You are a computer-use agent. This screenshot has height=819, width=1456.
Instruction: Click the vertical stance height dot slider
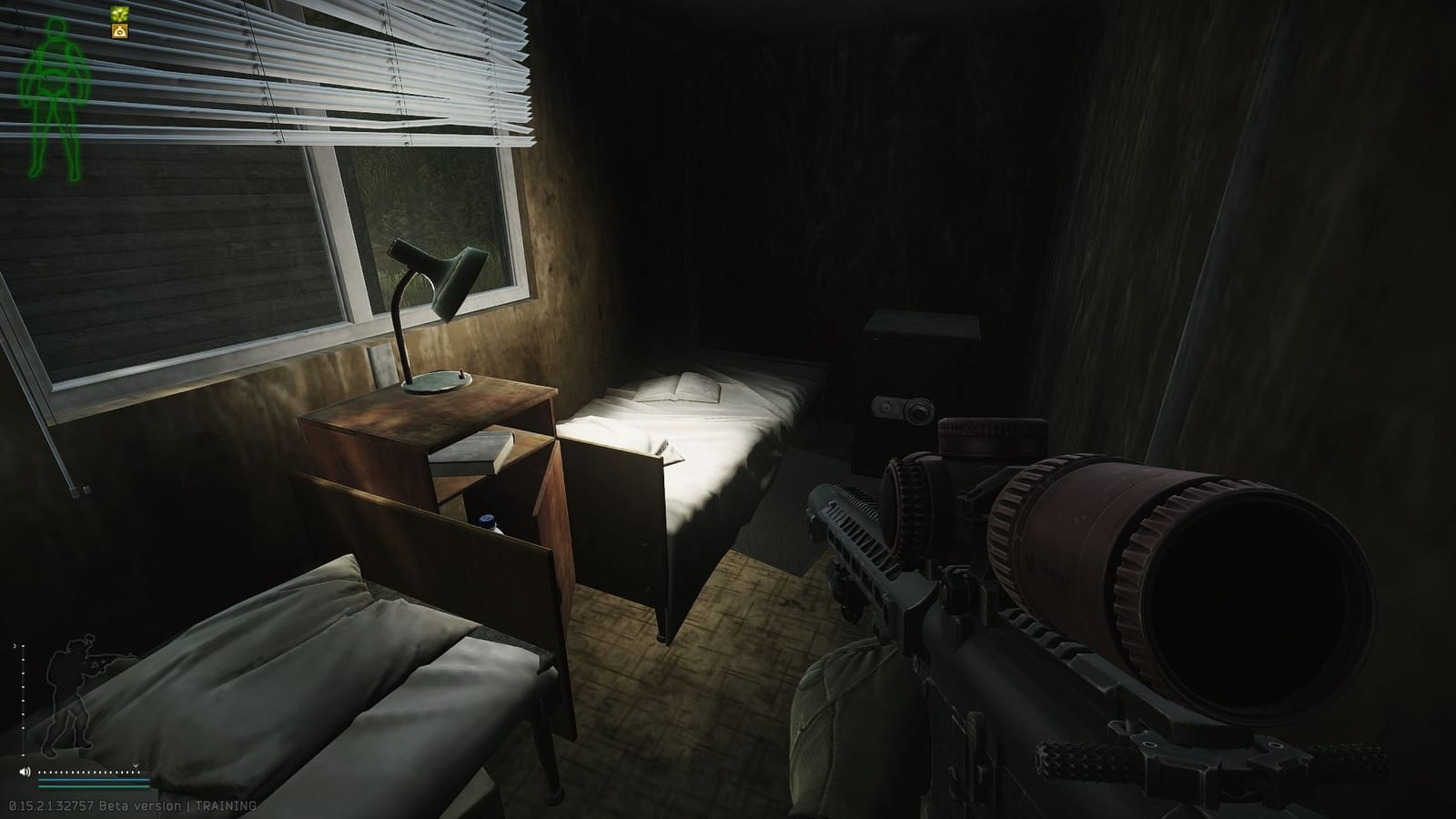point(23,701)
